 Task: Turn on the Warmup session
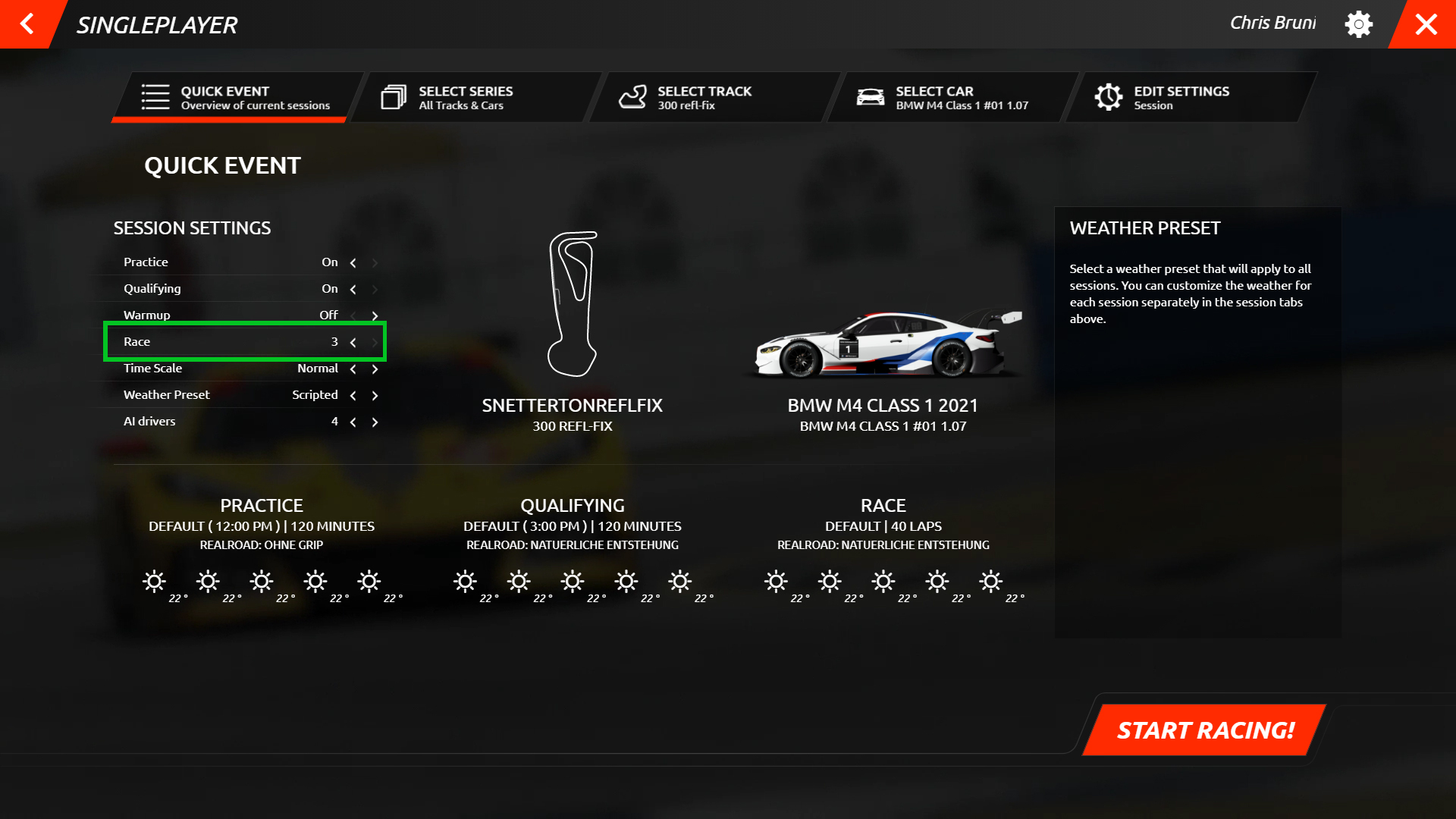pos(375,315)
